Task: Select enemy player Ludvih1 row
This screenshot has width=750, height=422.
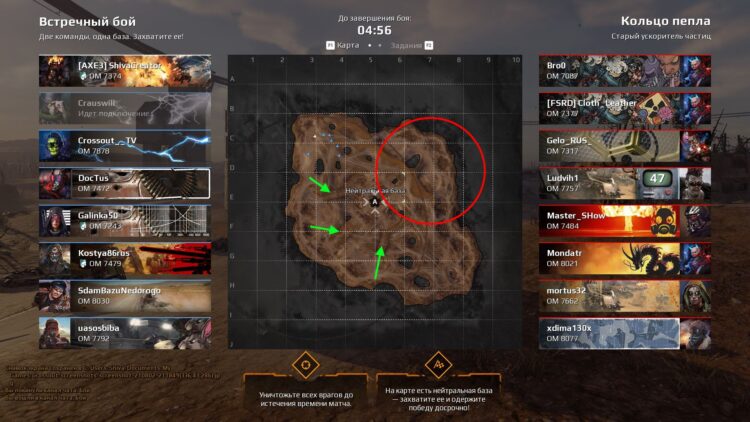Action: (624, 183)
